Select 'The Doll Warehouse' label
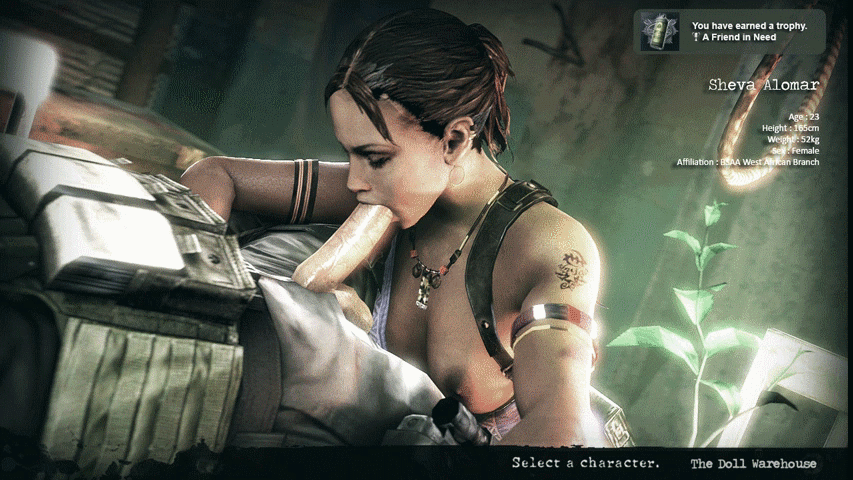The image size is (853, 480). [x=753, y=463]
